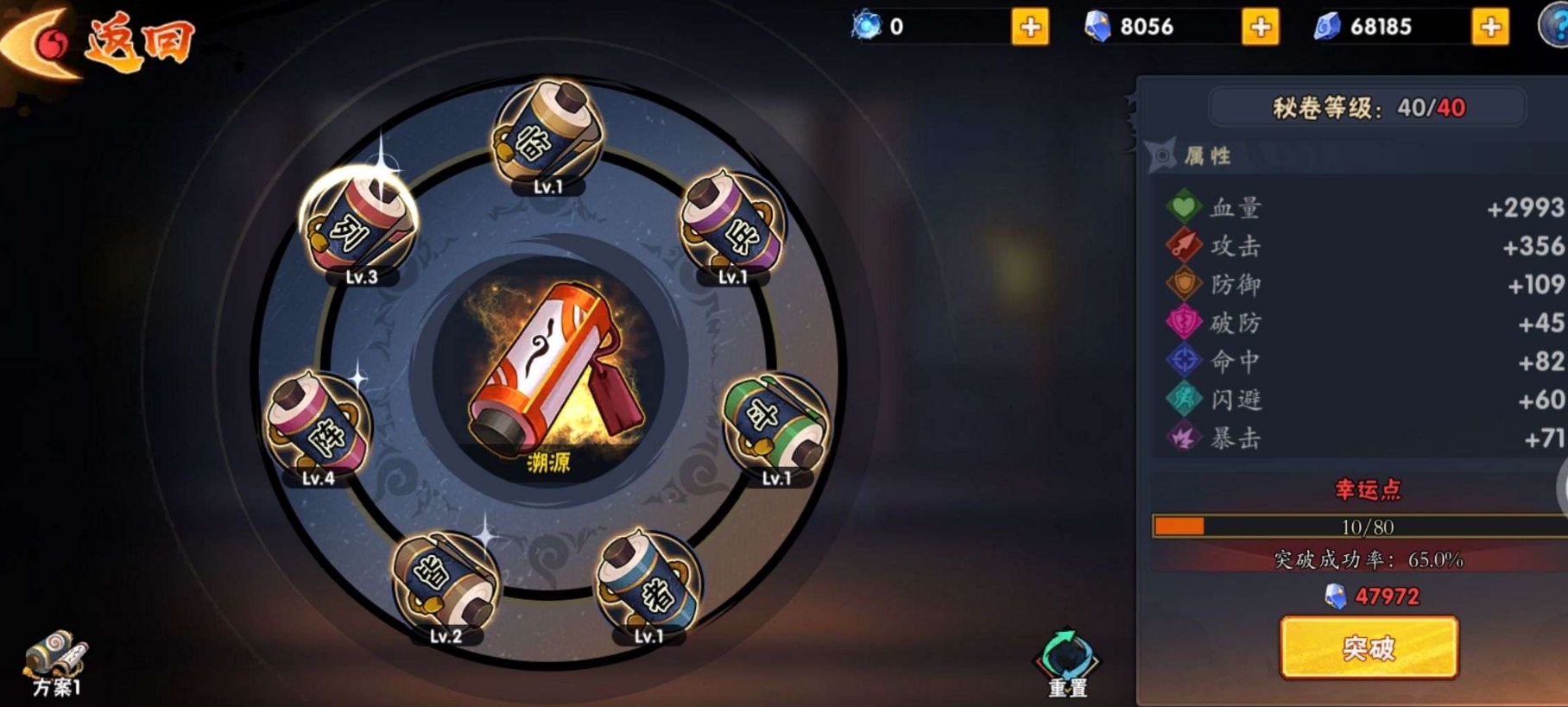Screen dimensions: 1568x707
Task: Add currency next to the 68185 balance
Action: pos(1490,27)
